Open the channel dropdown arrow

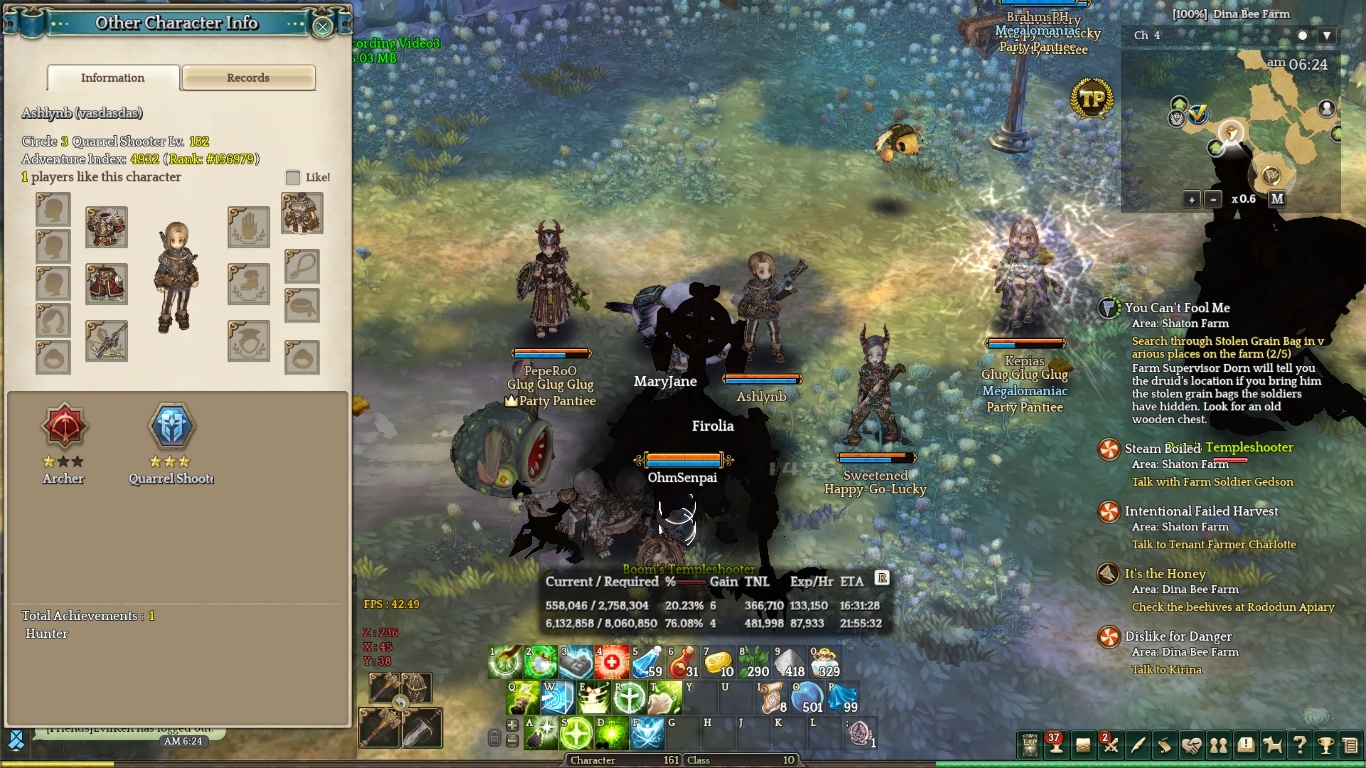click(1327, 36)
